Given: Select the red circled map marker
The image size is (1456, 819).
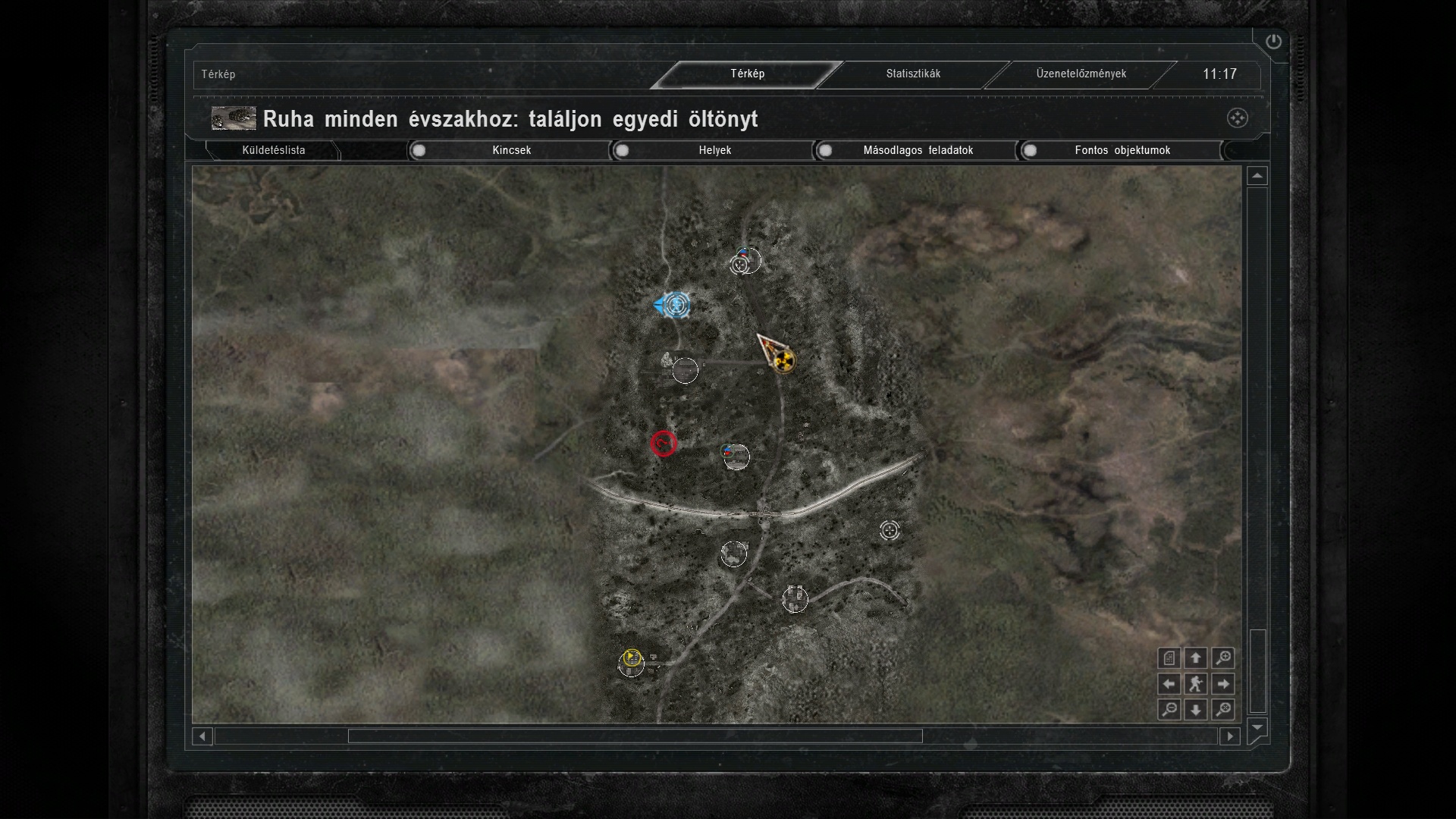Looking at the screenshot, I should coord(664,444).
